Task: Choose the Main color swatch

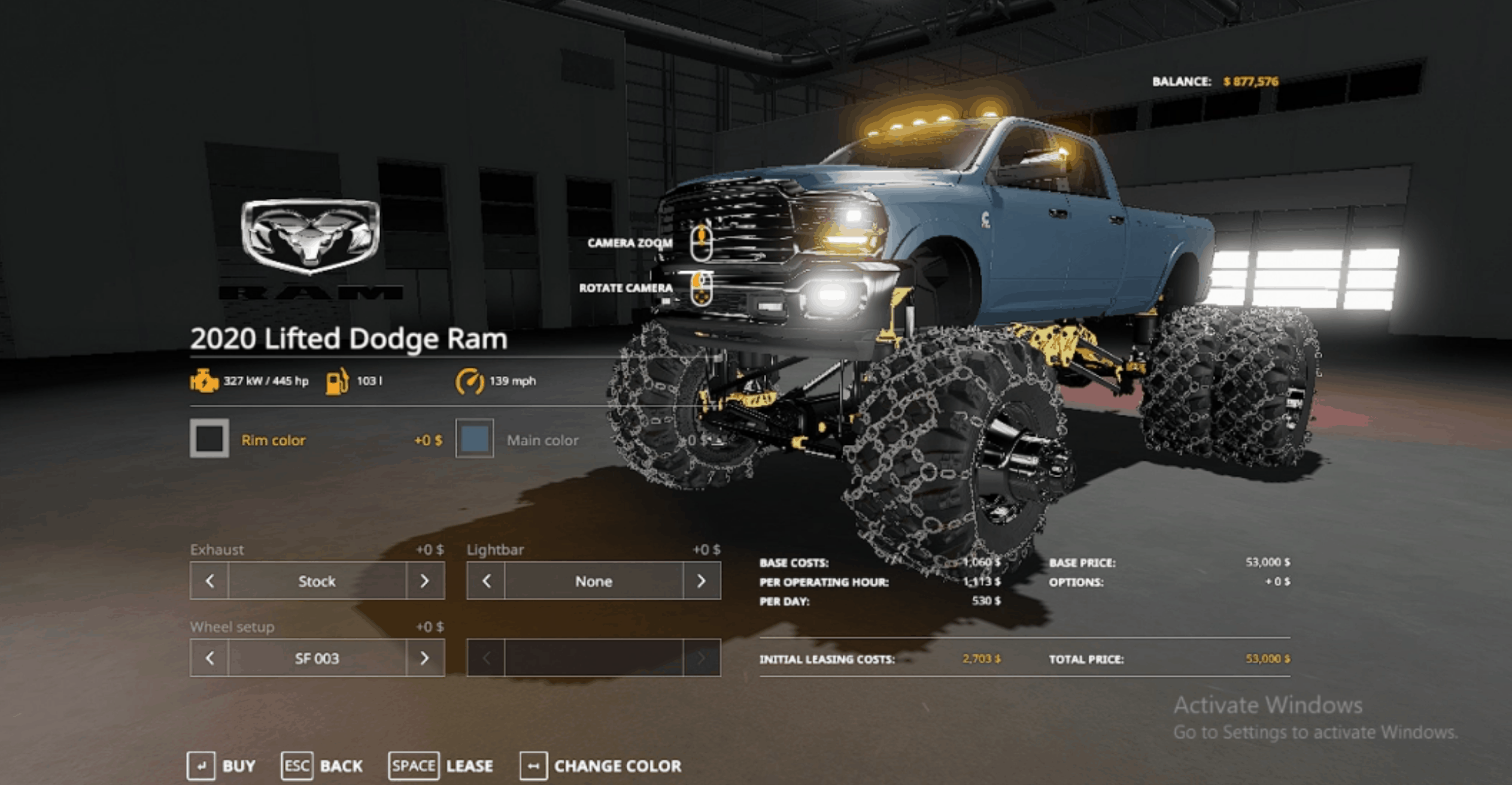Action: coord(475,439)
